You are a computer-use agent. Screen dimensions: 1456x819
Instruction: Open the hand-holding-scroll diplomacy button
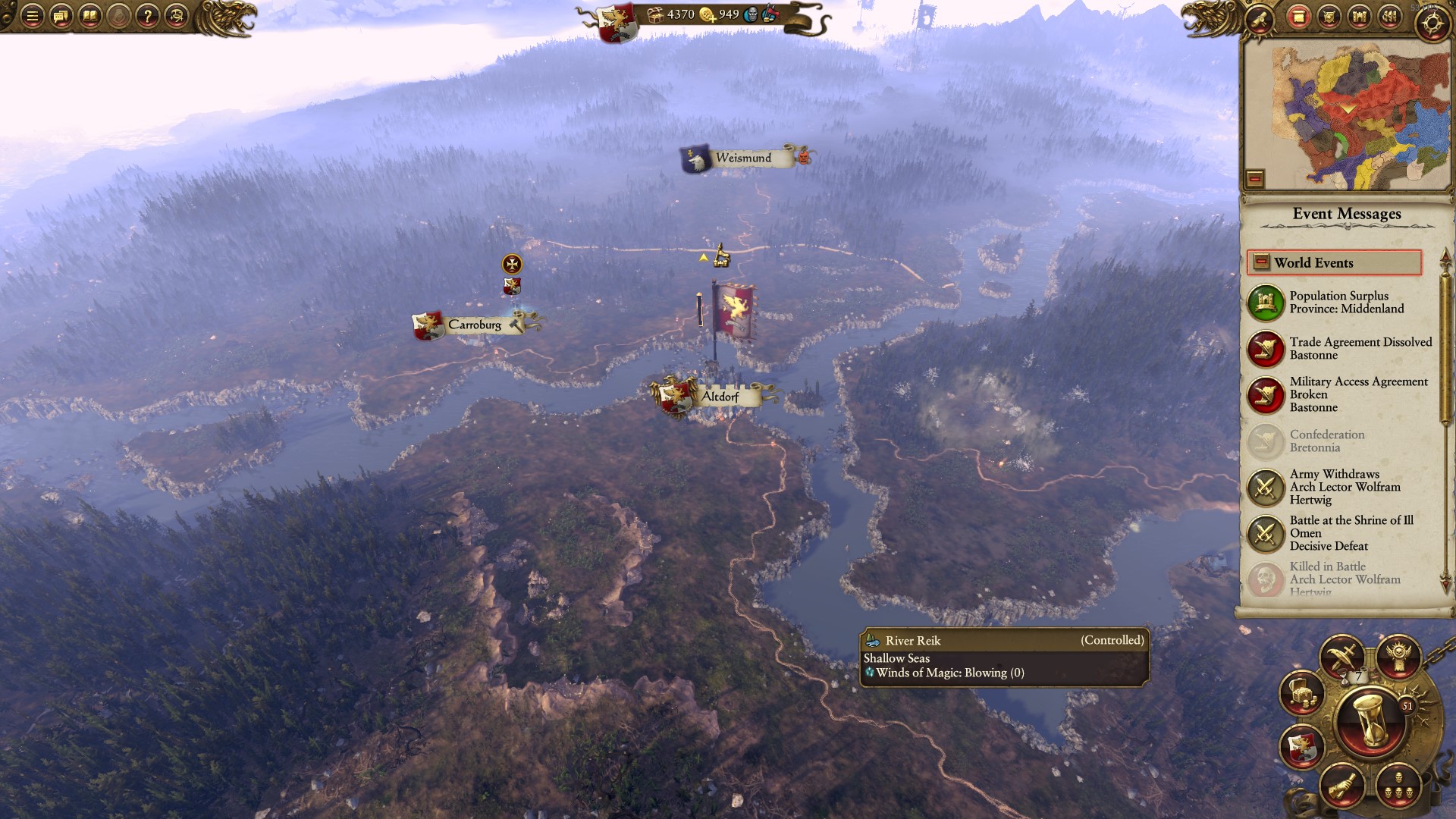tap(1341, 786)
